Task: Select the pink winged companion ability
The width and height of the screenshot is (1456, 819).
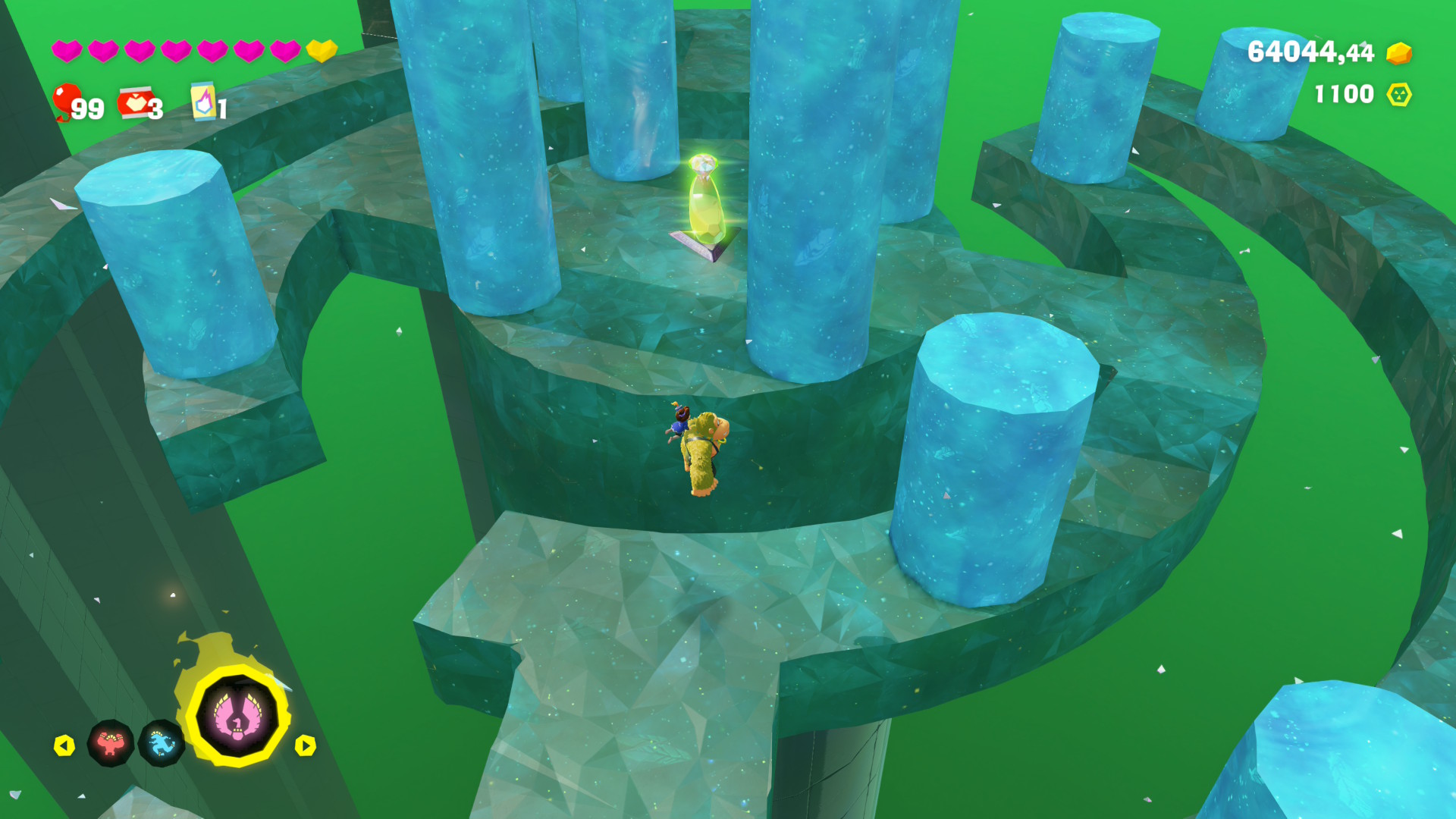Action: click(x=238, y=716)
